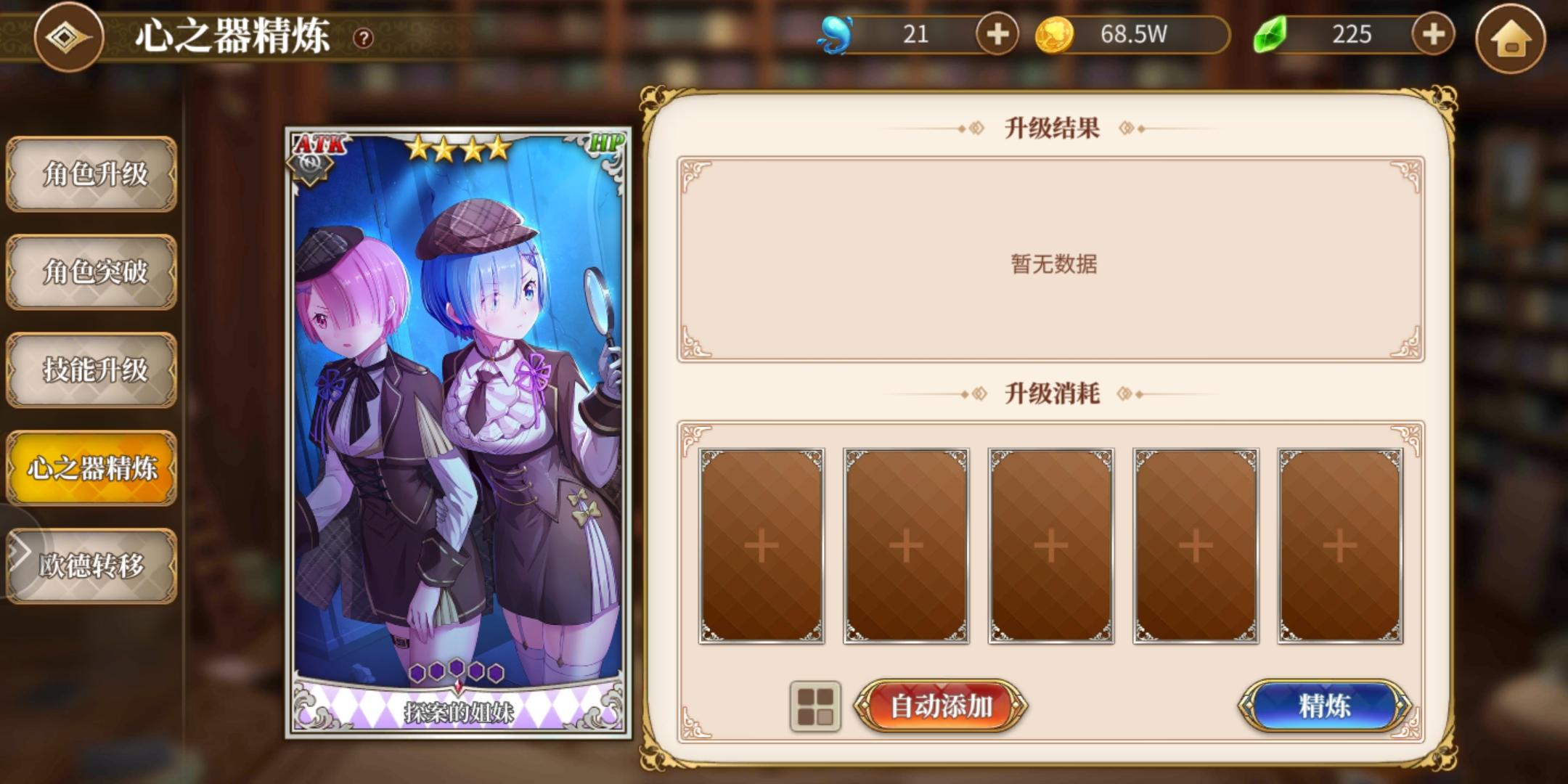The image size is (1568, 784).
Task: Open the 技能升级 section
Action: click(x=91, y=372)
